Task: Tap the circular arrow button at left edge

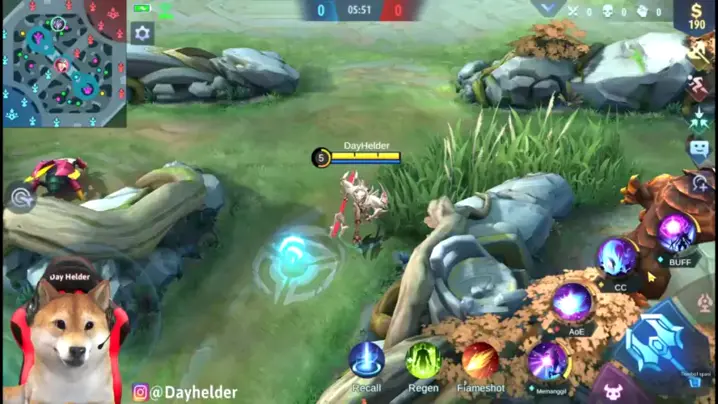Action: click(21, 198)
